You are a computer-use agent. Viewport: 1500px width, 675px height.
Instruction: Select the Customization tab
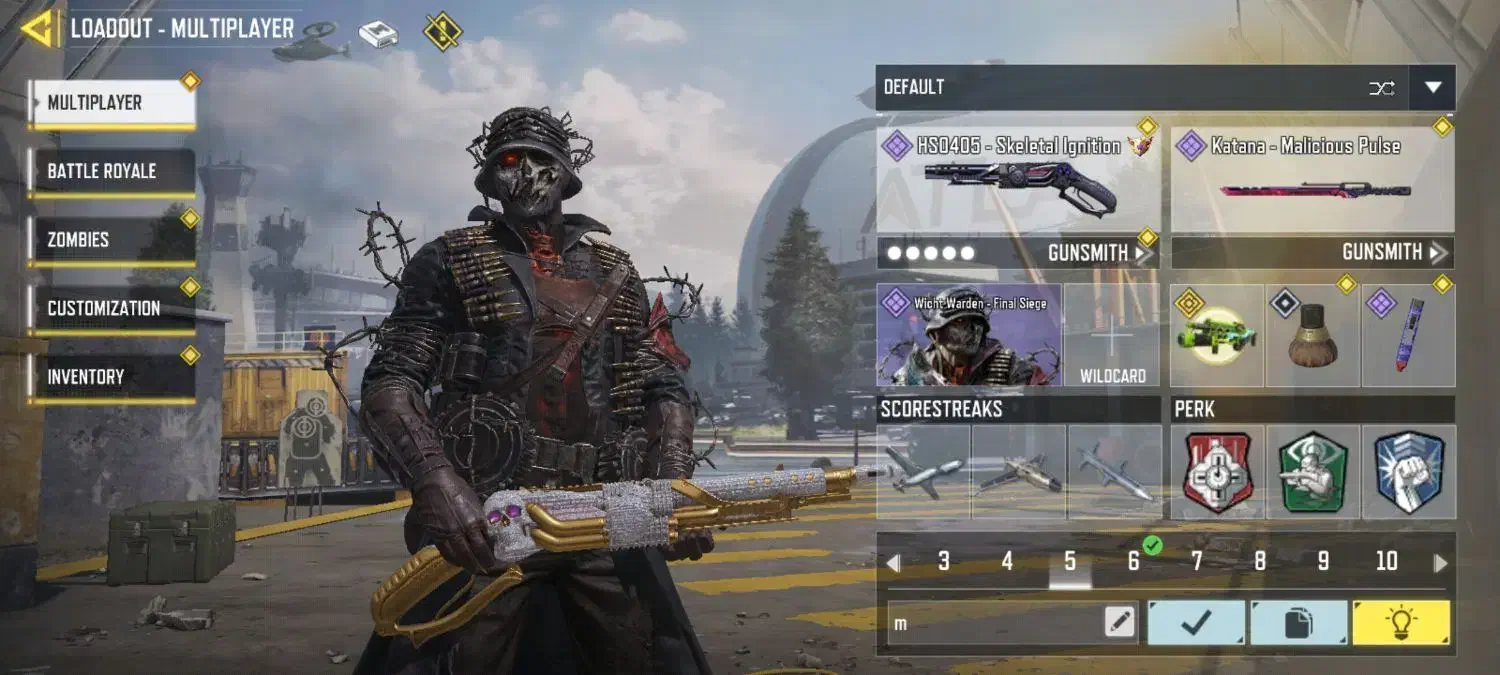tap(112, 308)
